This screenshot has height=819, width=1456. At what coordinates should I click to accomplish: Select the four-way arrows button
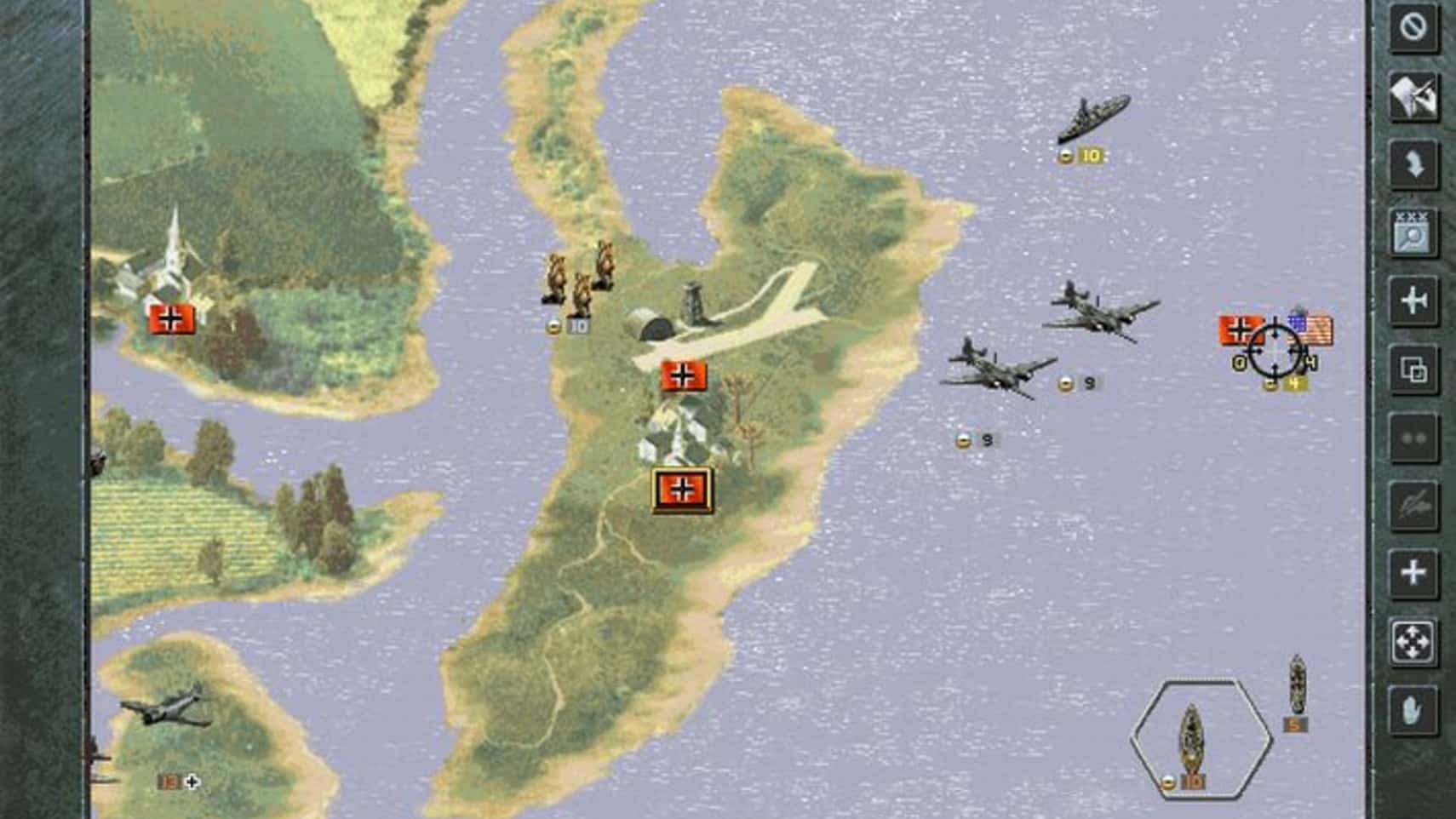pyautogui.click(x=1413, y=642)
